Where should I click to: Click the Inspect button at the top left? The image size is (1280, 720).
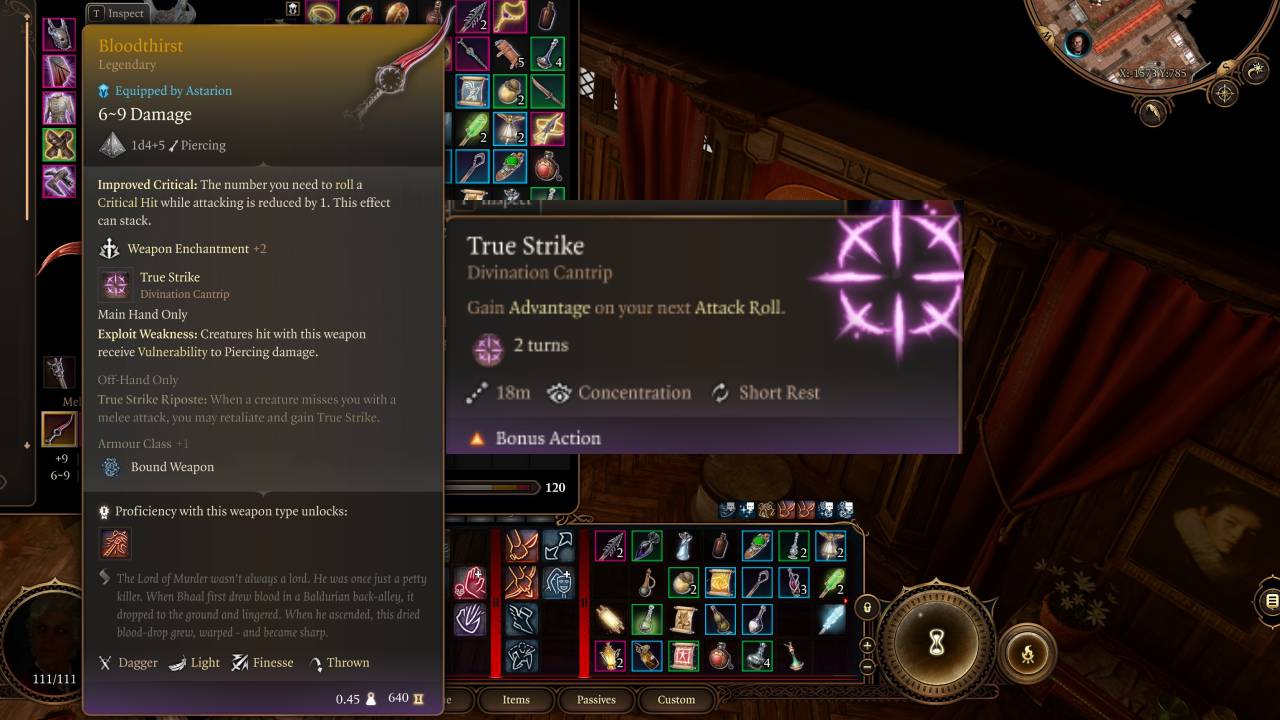click(117, 14)
